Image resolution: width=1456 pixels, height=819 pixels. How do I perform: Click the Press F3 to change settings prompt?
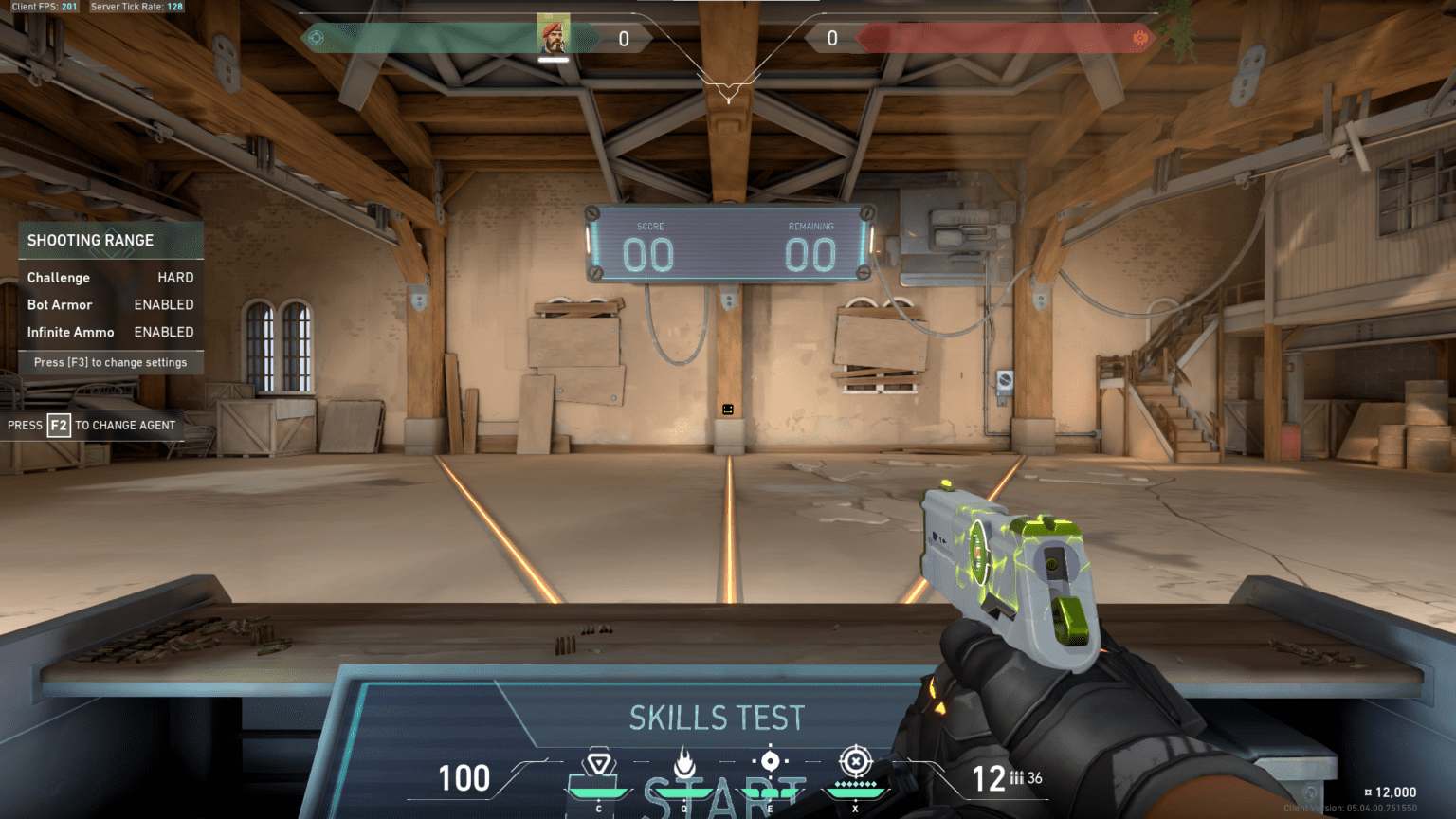pyautogui.click(x=110, y=361)
